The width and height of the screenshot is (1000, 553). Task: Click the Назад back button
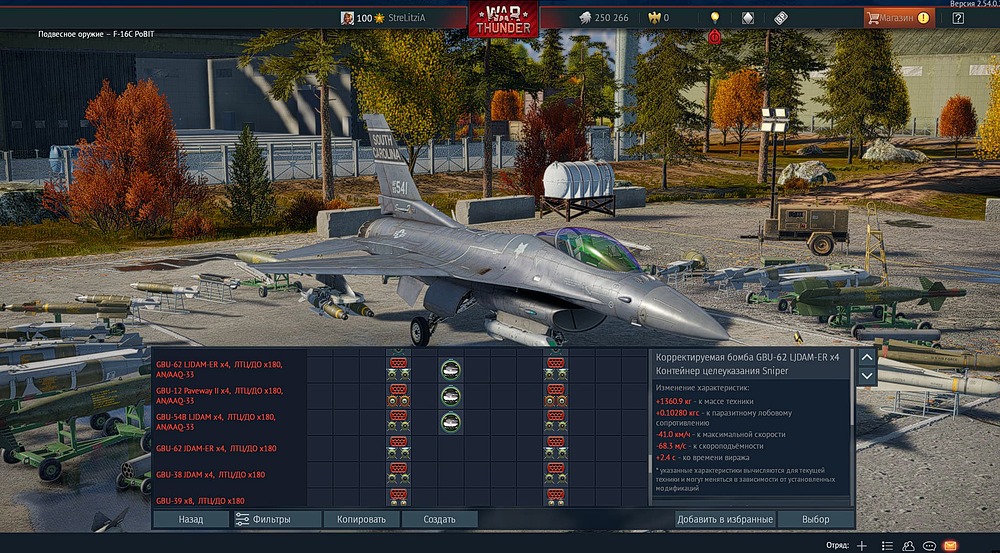tap(191, 519)
